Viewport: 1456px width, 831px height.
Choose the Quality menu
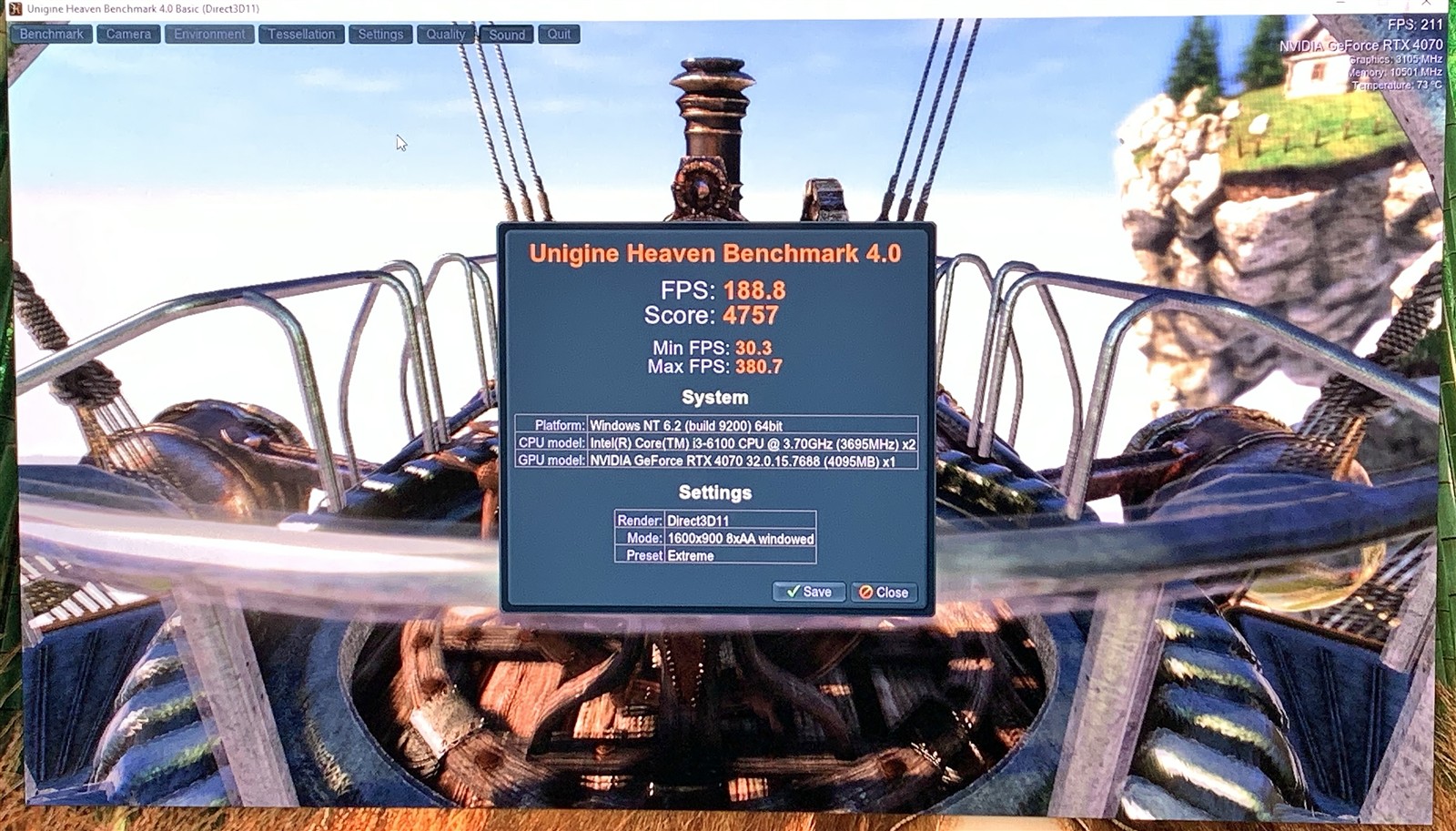pos(446,35)
